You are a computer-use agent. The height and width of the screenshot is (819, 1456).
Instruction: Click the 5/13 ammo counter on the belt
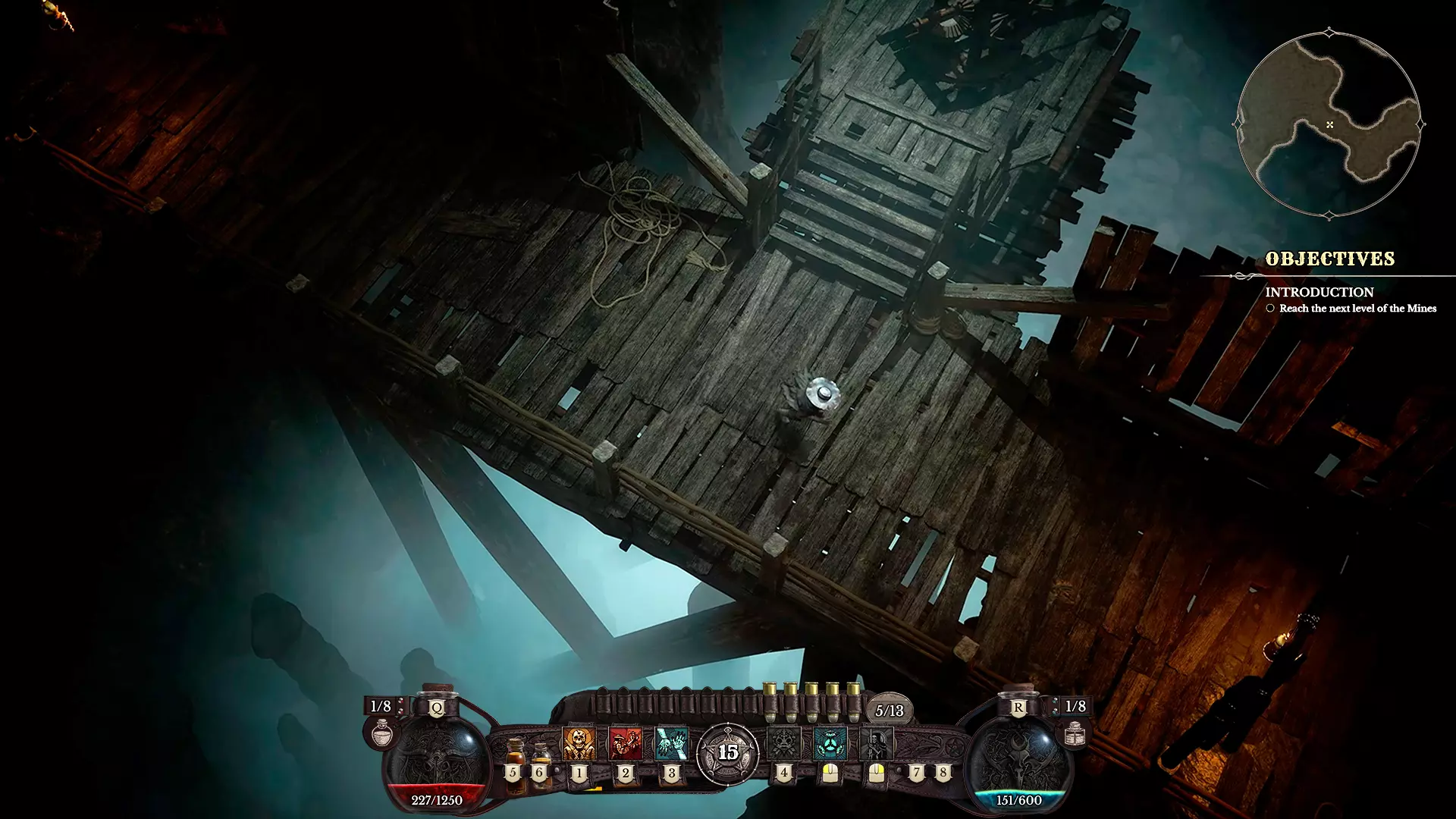pyautogui.click(x=890, y=711)
